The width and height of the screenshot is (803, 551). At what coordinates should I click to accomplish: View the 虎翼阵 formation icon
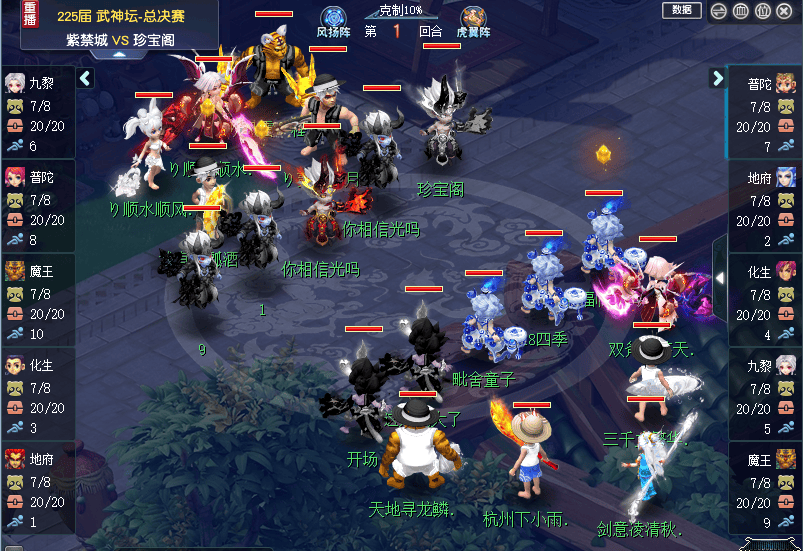(x=473, y=19)
